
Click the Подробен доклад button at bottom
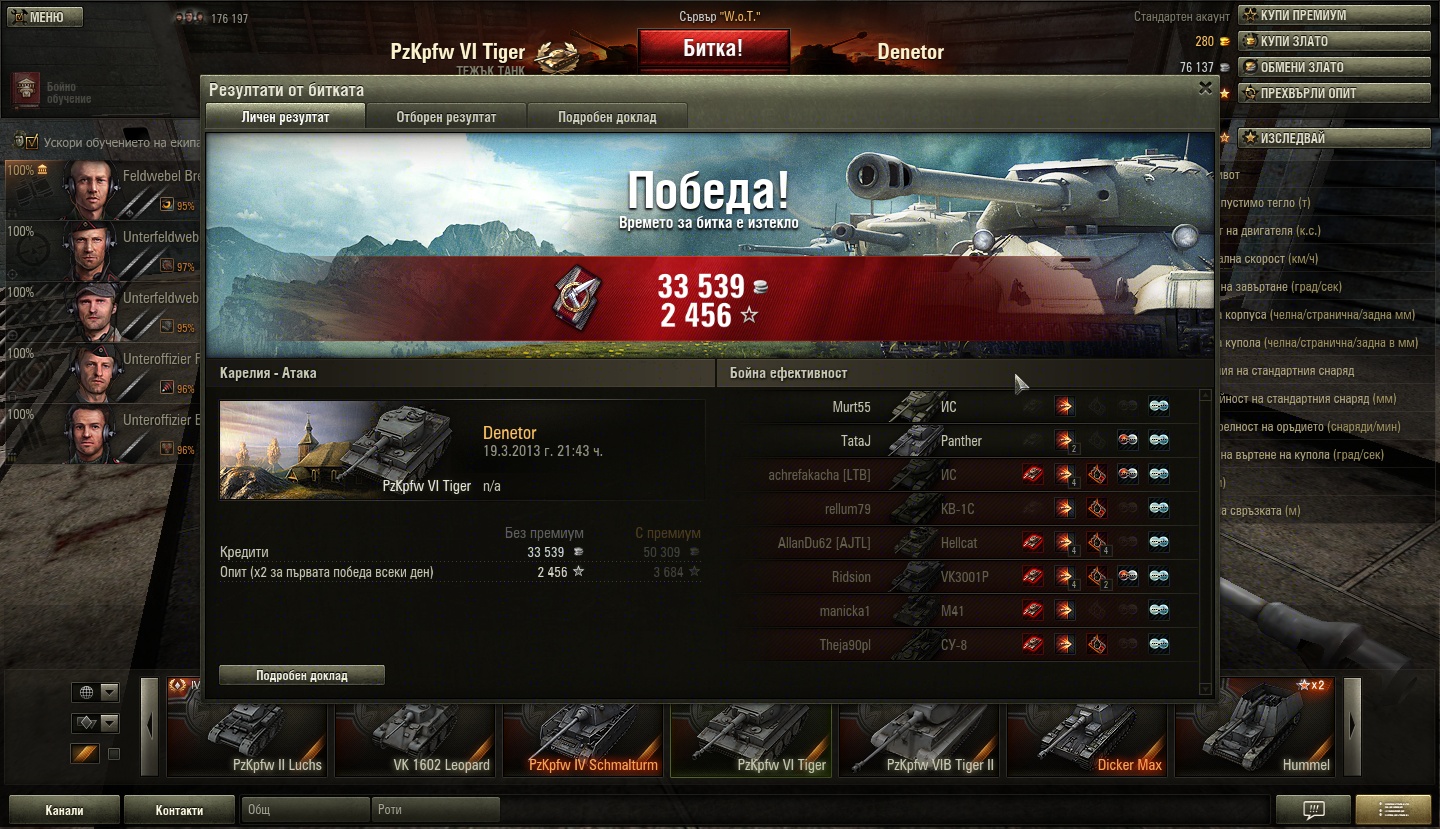click(x=301, y=675)
